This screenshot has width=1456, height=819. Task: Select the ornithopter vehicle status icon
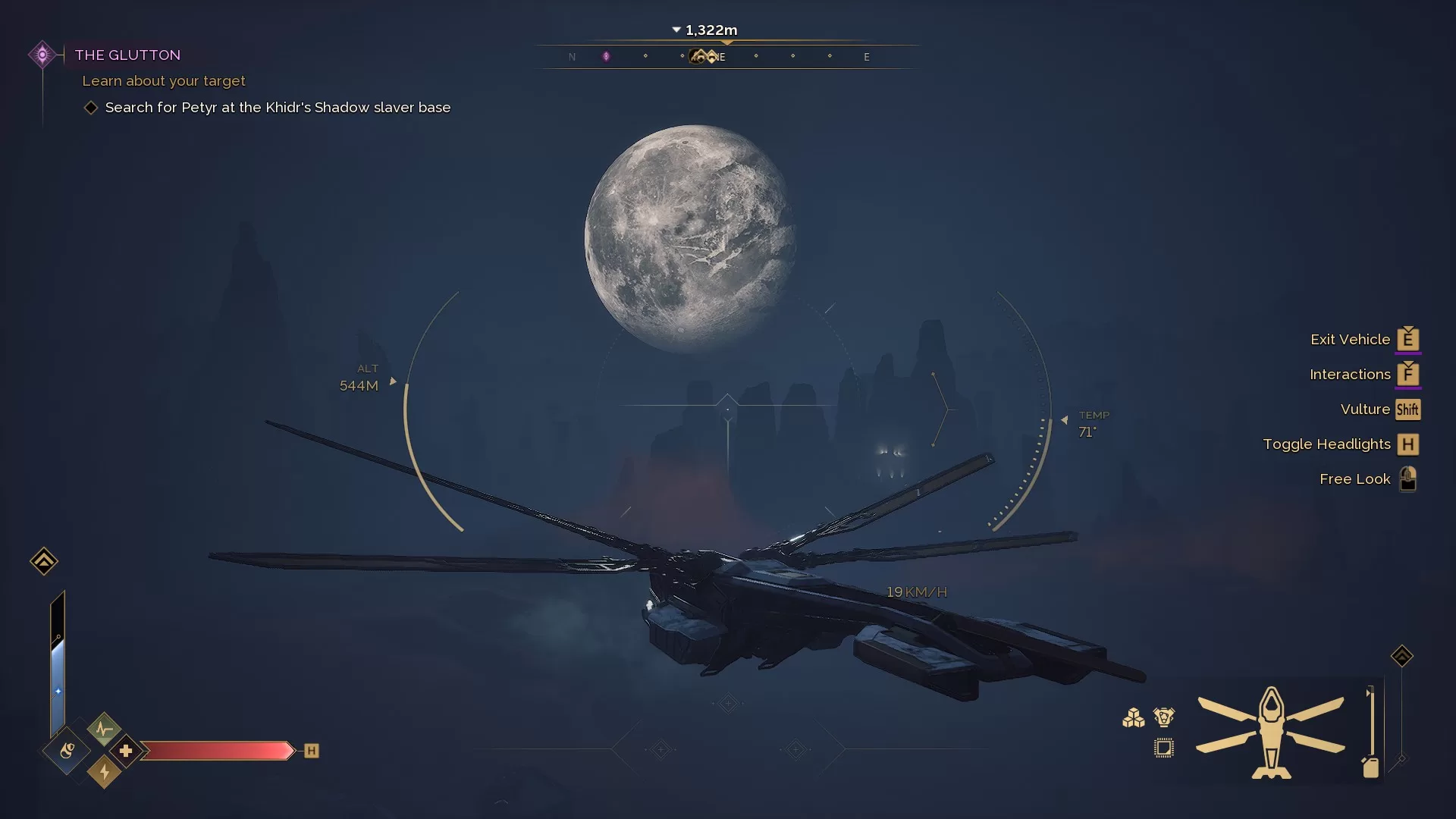pyautogui.click(x=1271, y=733)
